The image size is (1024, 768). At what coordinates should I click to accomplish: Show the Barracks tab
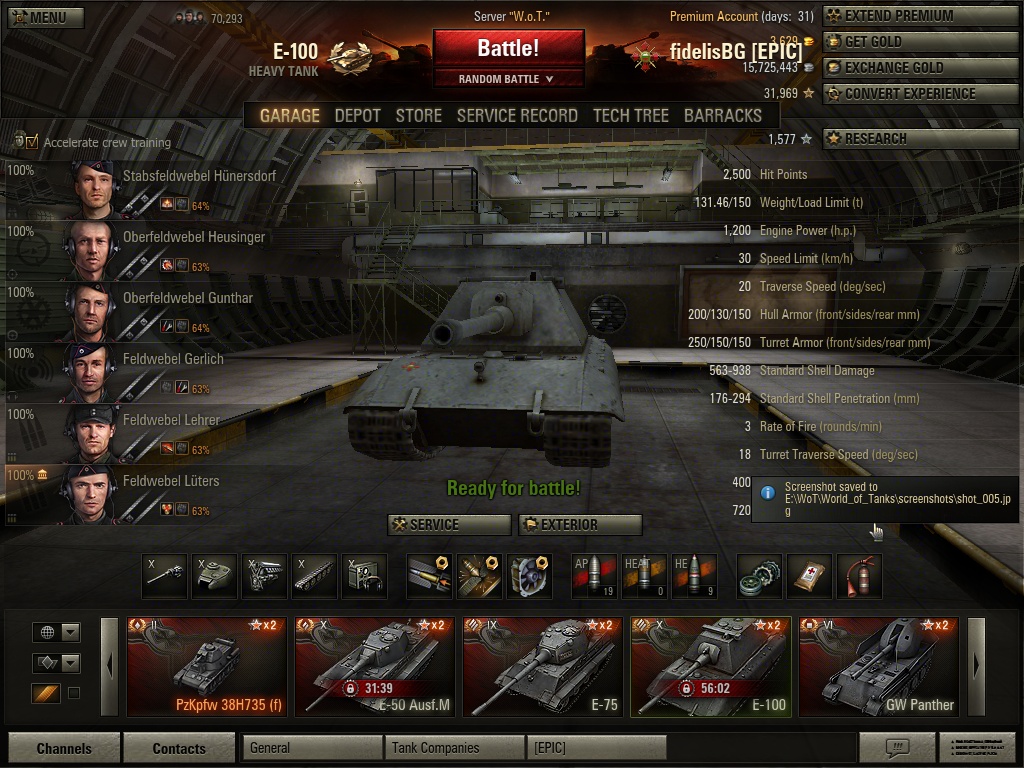(x=723, y=115)
